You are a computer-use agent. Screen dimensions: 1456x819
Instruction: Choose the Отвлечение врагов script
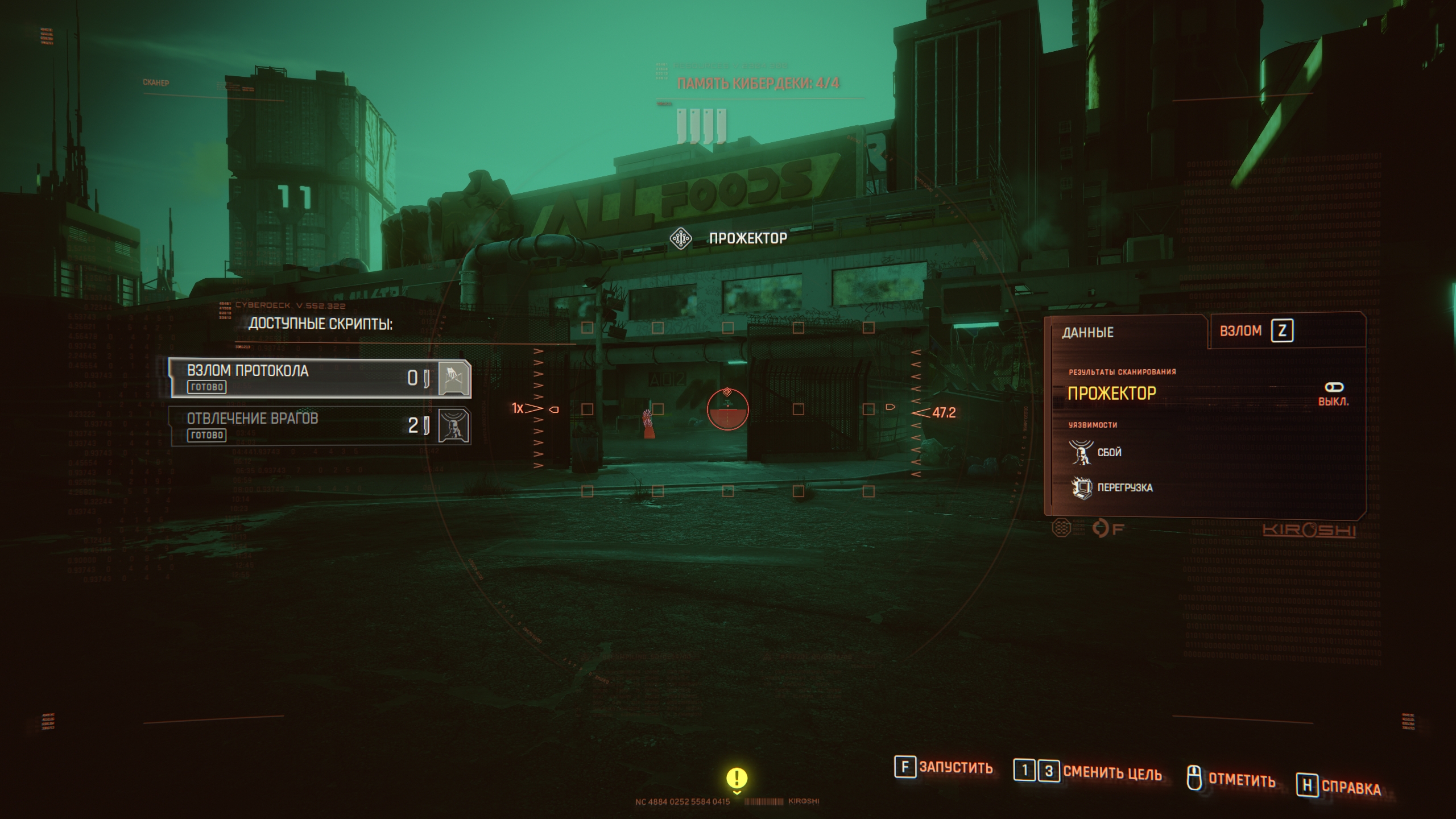[320, 426]
